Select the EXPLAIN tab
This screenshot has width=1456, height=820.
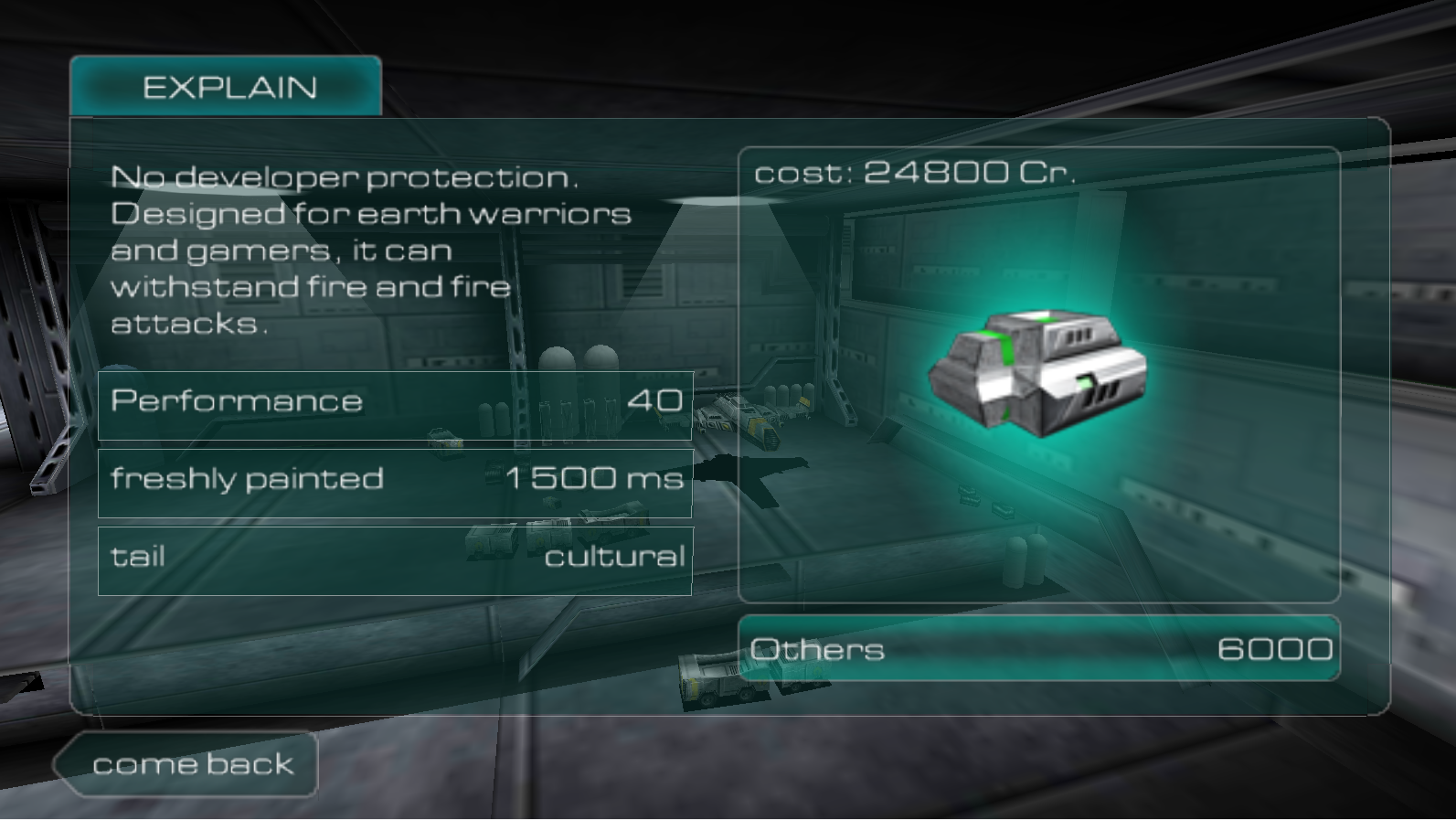coord(227,87)
